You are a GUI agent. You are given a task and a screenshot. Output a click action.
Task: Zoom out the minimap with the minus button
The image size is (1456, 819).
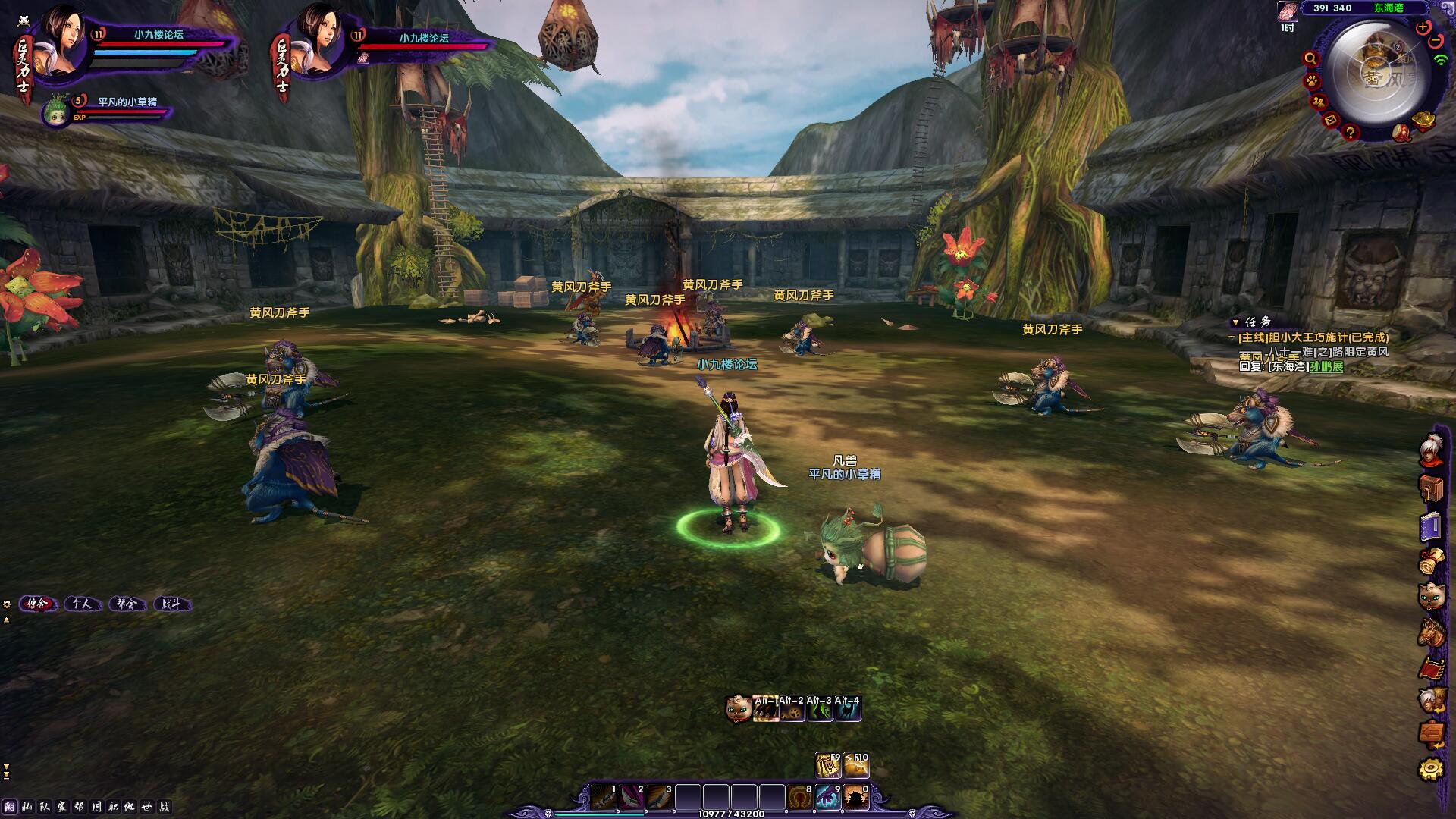1436,41
